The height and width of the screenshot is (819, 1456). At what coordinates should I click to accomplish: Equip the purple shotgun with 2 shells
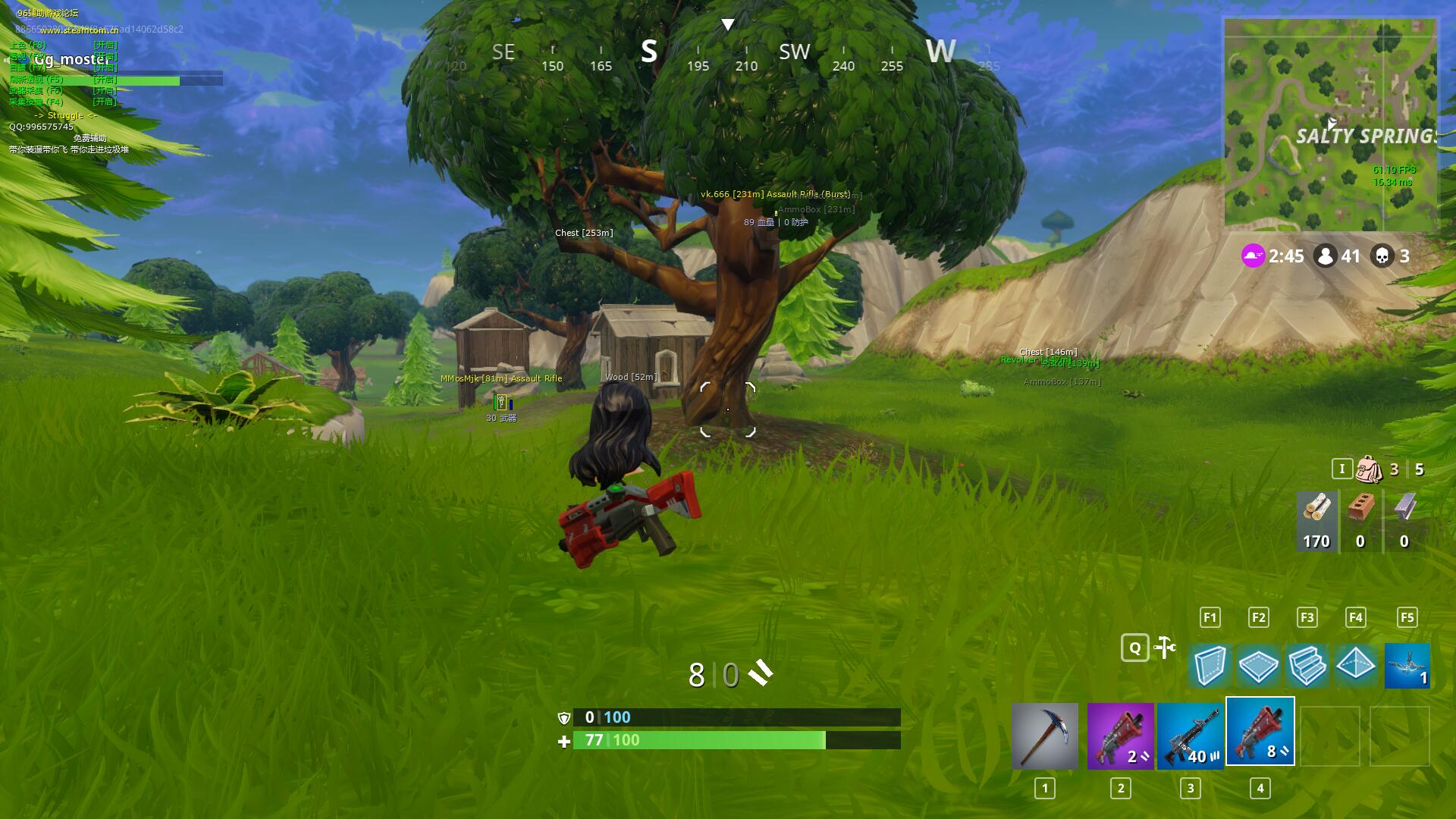(x=1120, y=736)
